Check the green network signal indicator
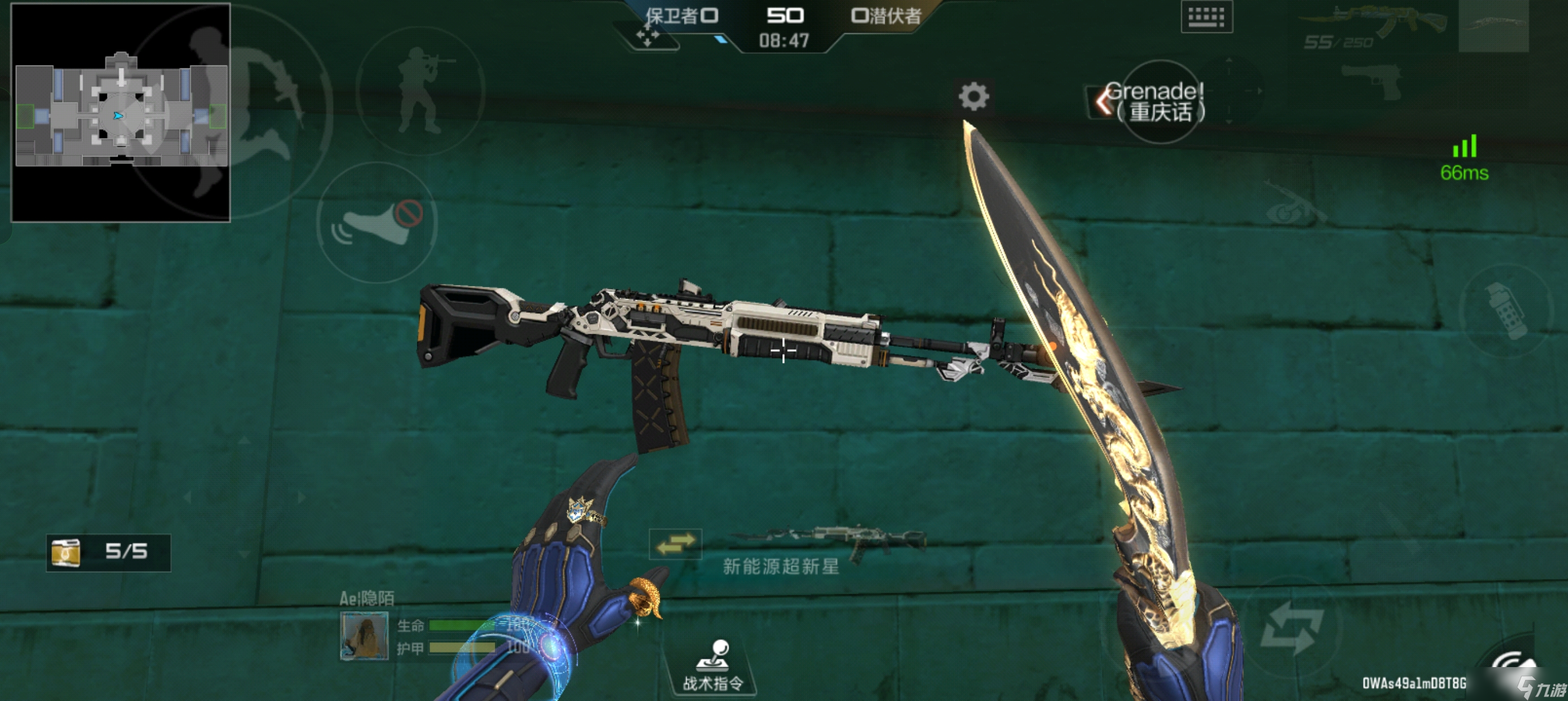 tap(1464, 158)
